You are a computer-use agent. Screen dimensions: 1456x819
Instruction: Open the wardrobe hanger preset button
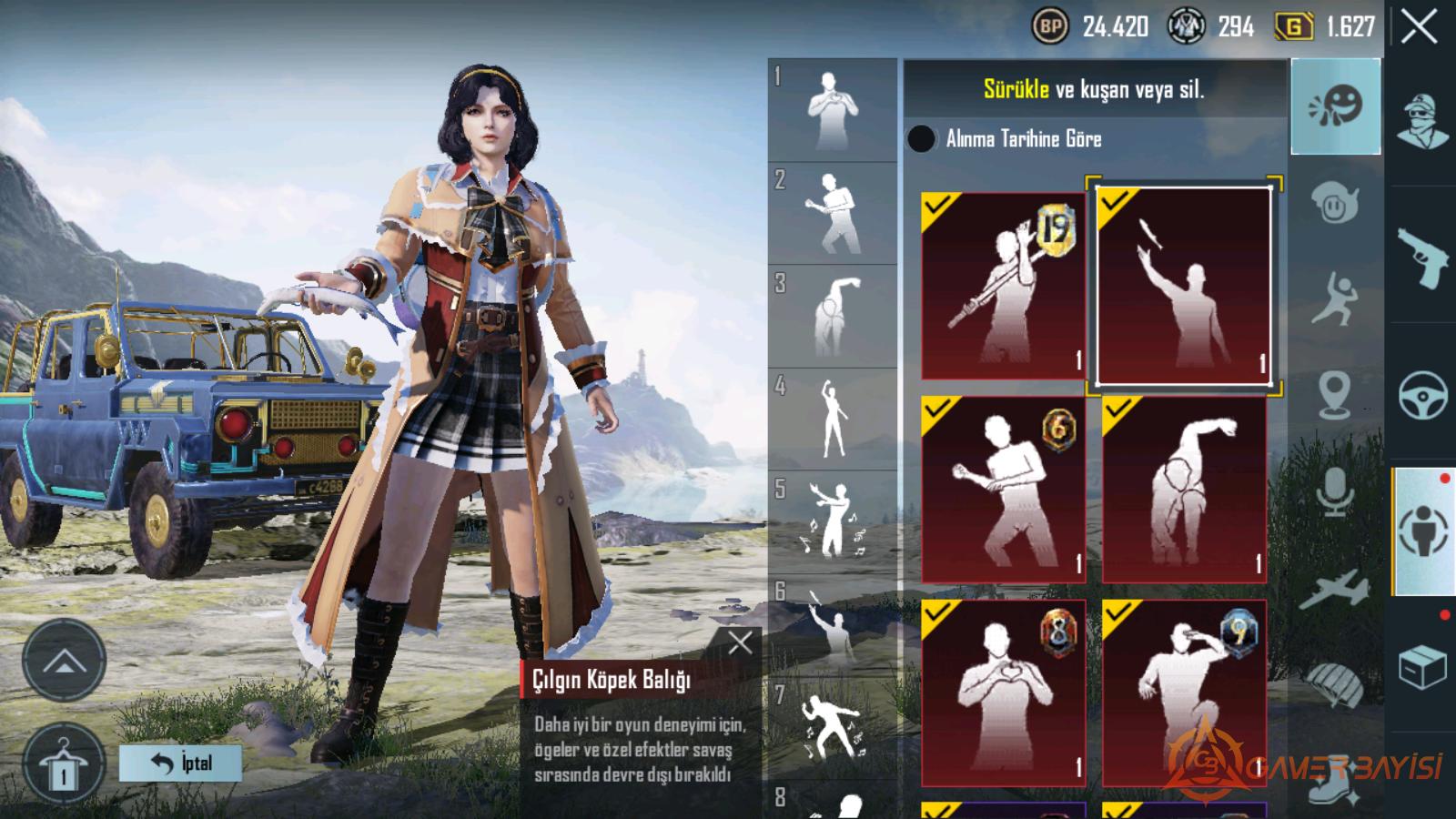click(63, 766)
